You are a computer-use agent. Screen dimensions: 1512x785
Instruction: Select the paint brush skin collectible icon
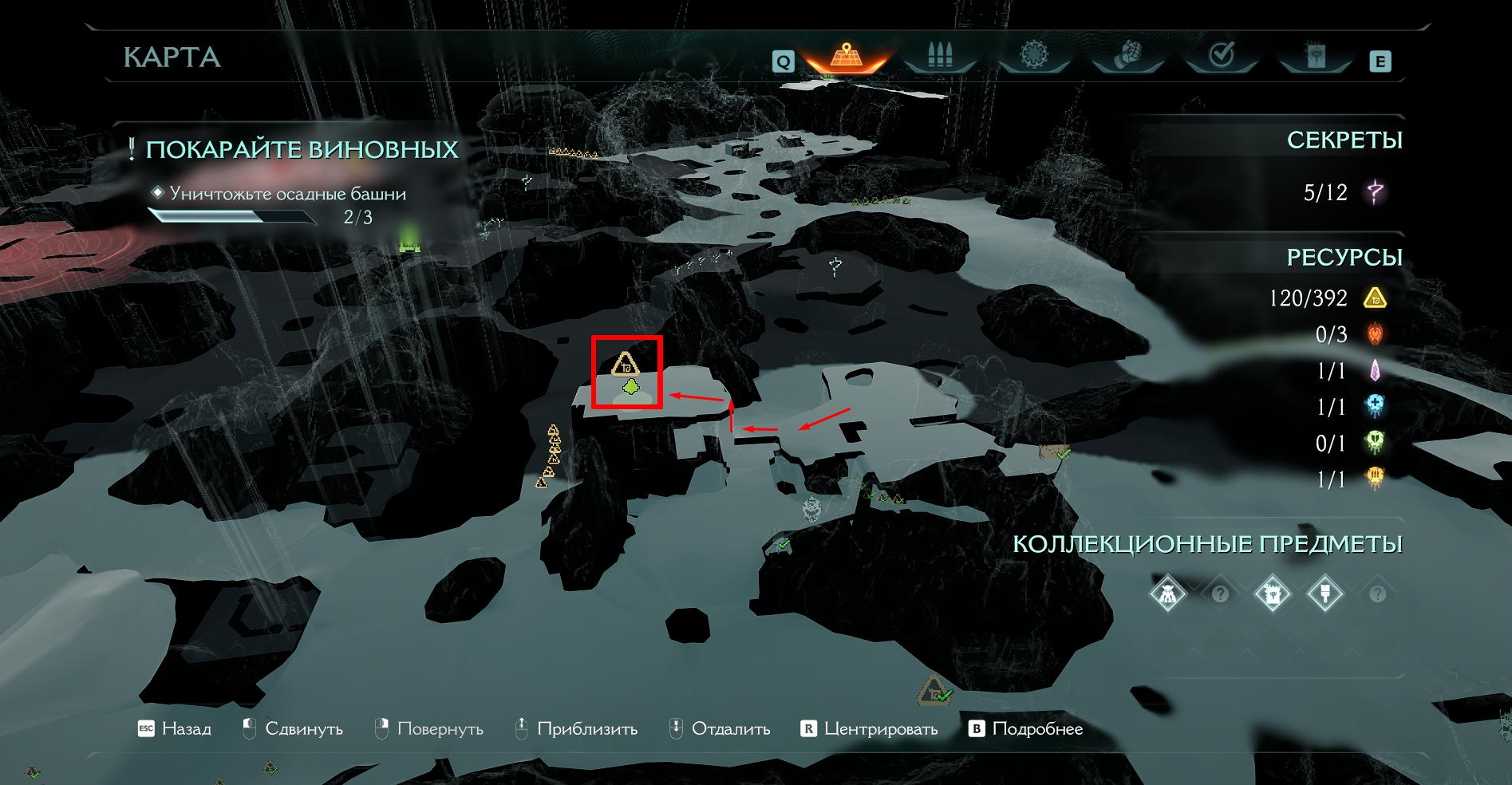[x=1325, y=594]
